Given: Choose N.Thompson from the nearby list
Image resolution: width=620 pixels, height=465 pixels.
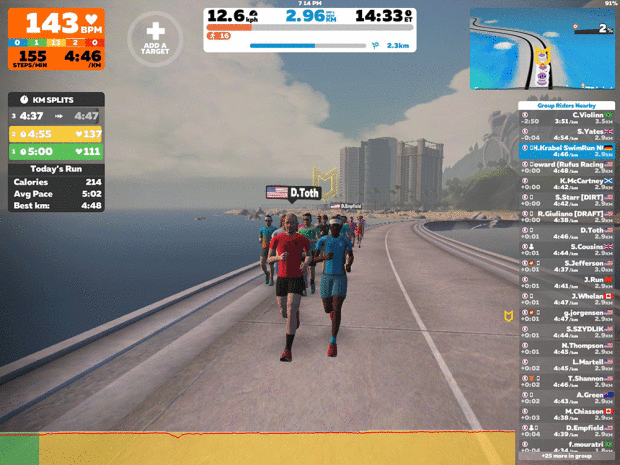Looking at the screenshot, I should [x=568, y=347].
